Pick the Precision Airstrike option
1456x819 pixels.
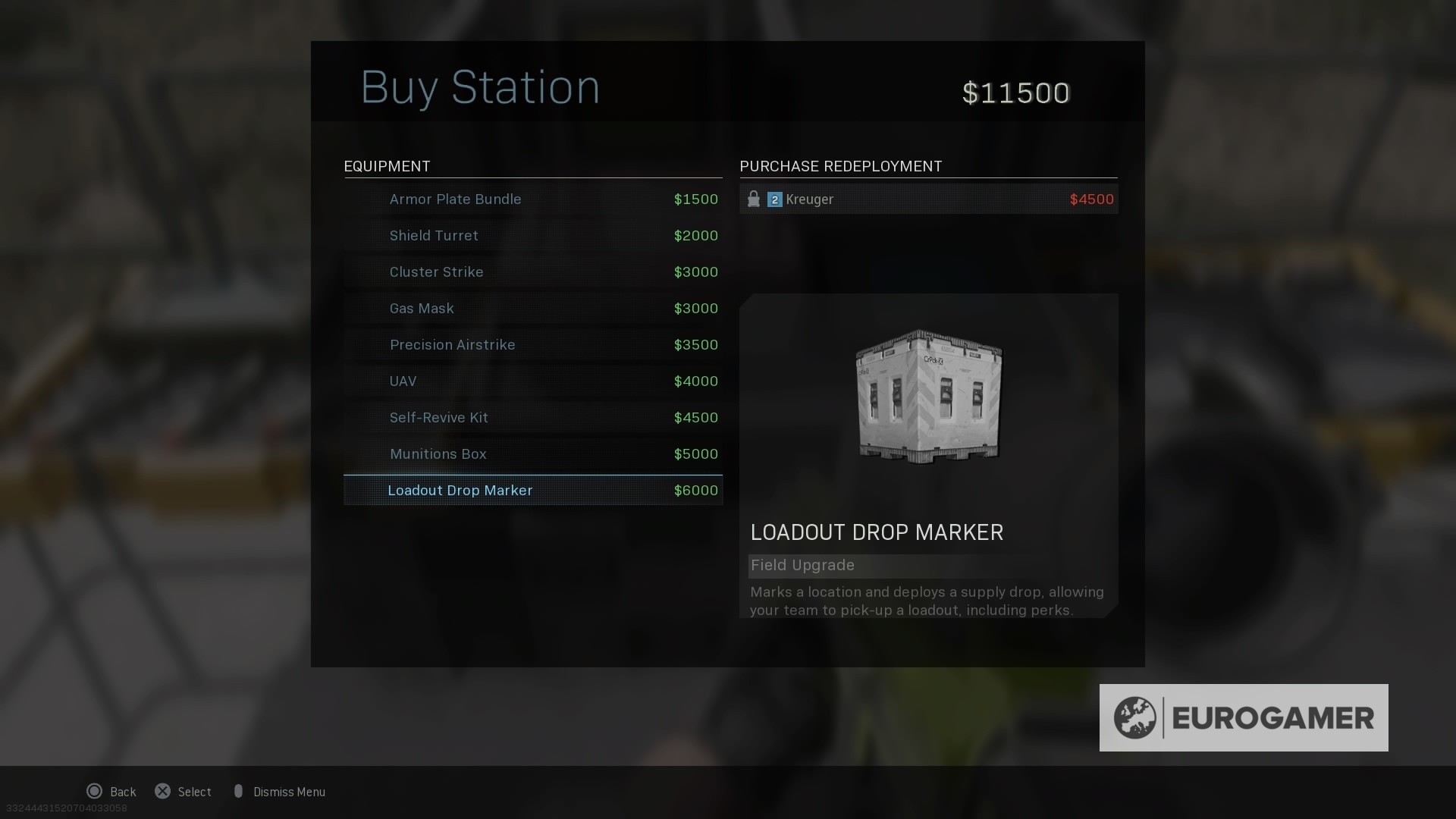(531, 344)
